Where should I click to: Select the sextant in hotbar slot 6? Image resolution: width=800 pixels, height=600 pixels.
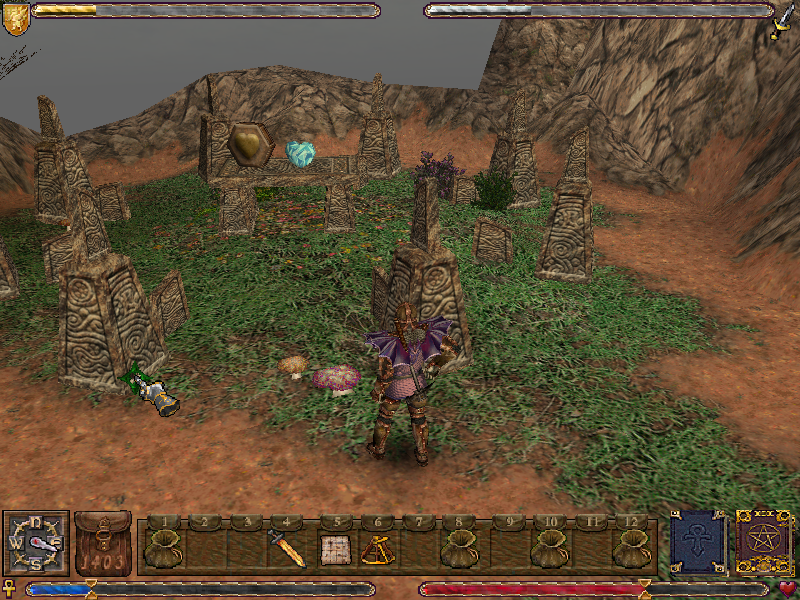click(x=377, y=548)
